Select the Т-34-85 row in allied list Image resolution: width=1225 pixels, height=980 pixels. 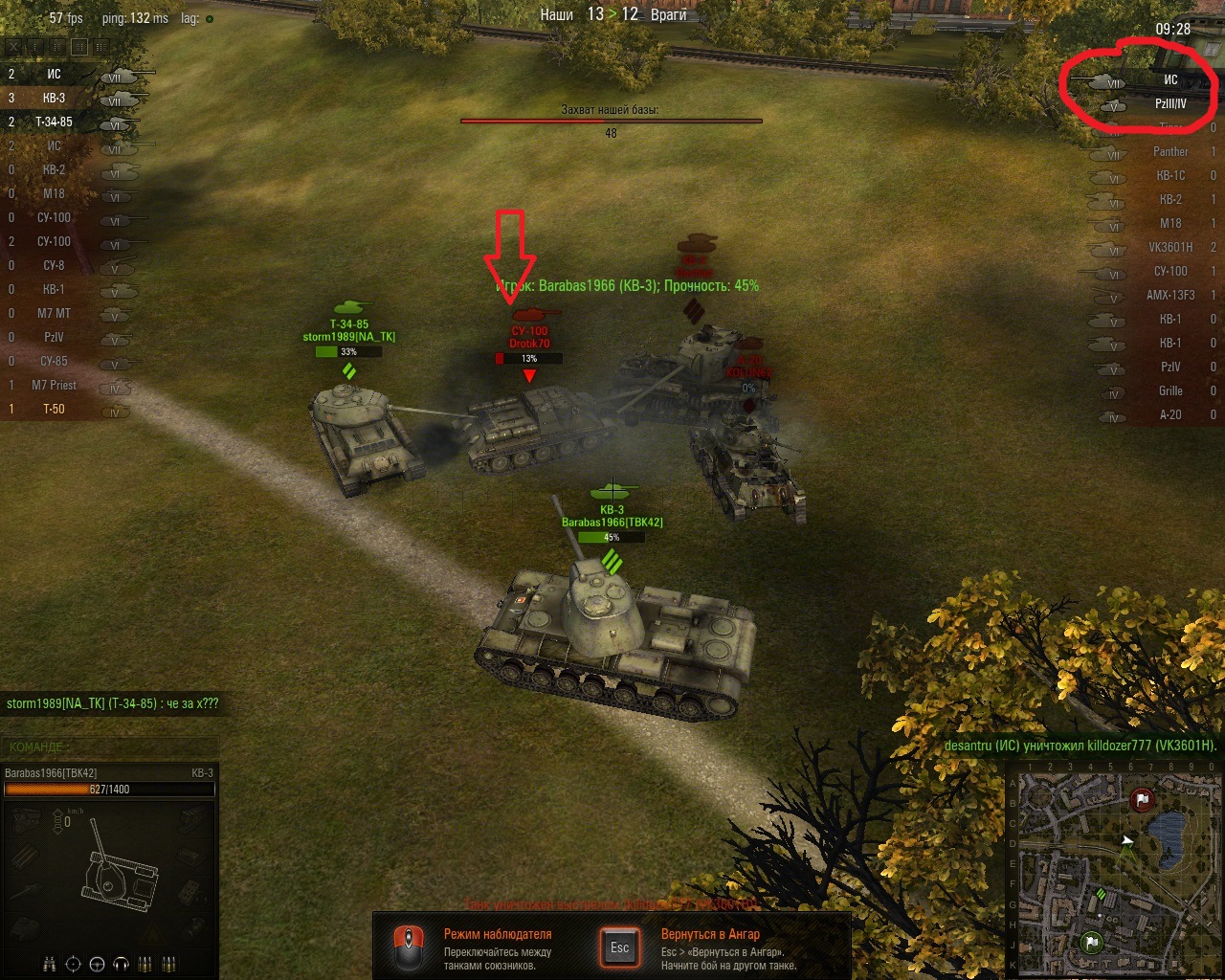click(55, 122)
